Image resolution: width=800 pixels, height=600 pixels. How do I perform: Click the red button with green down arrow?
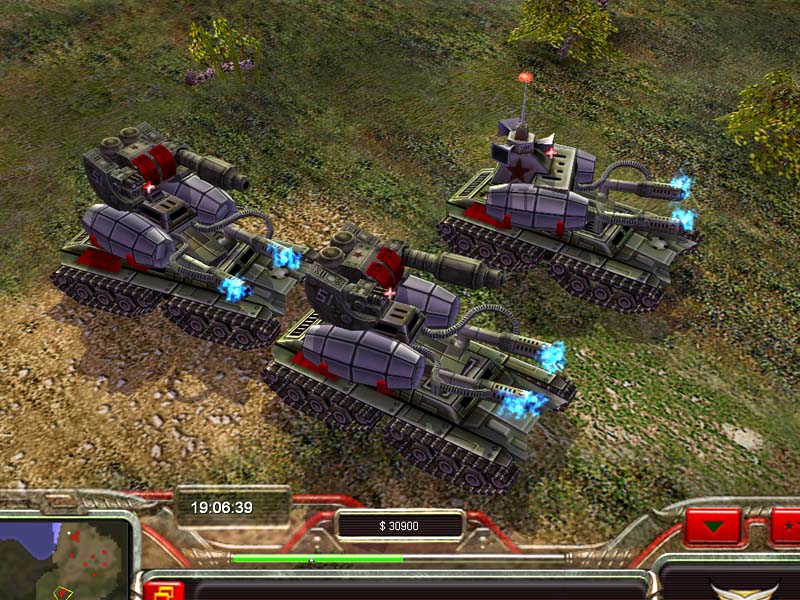(713, 525)
